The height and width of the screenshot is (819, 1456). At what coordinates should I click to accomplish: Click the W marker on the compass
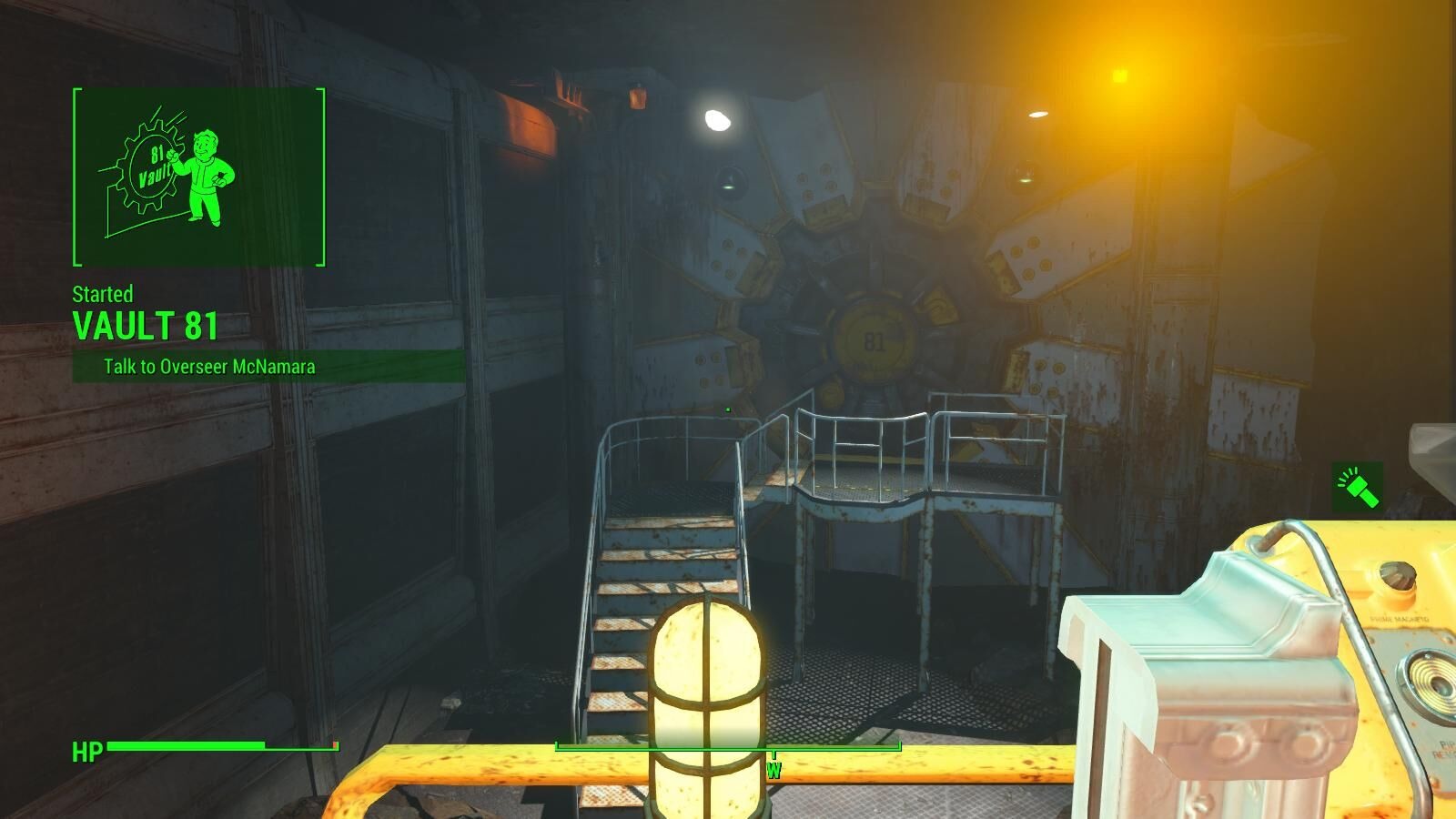[x=774, y=769]
